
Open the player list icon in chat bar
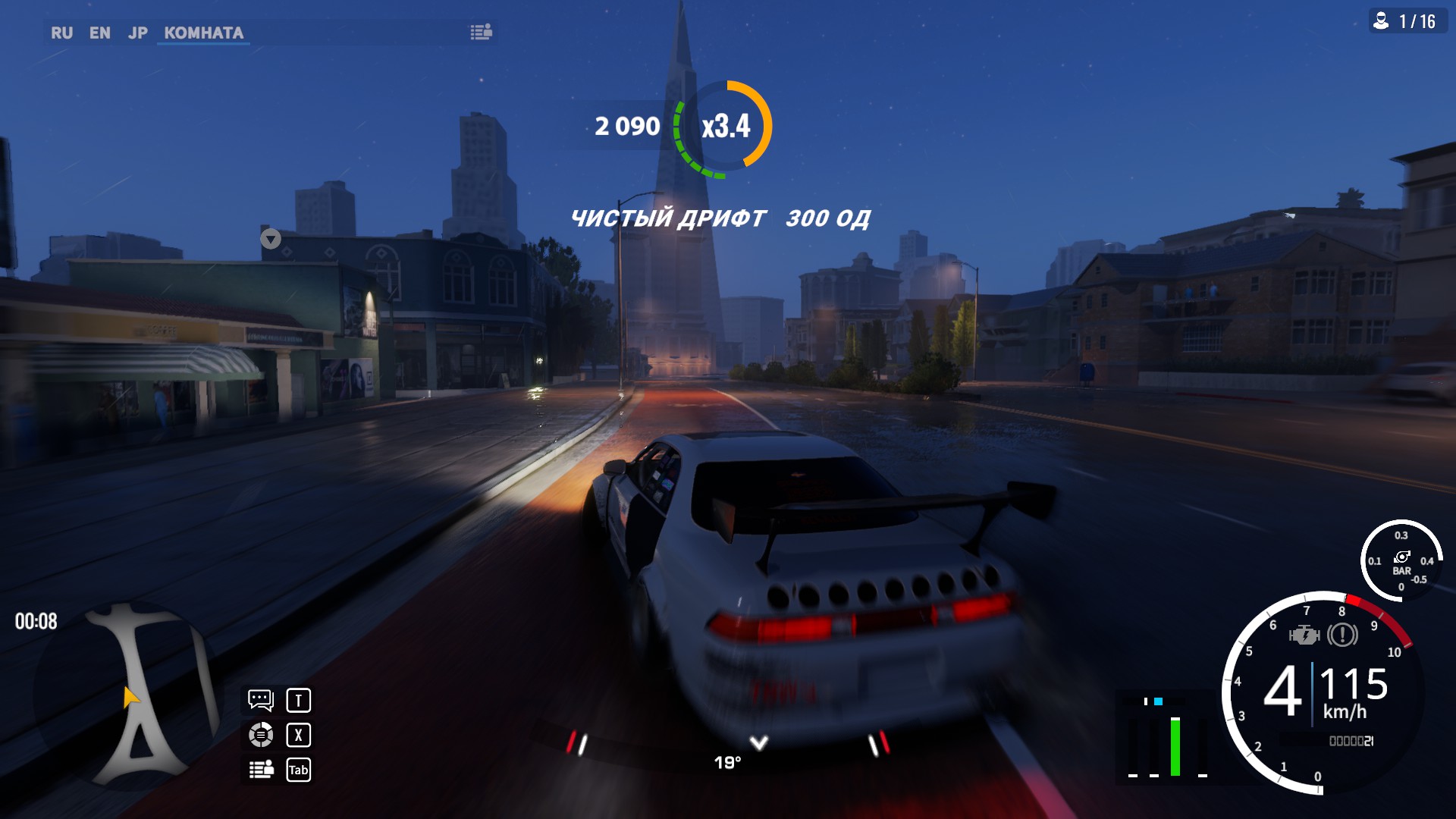point(481,32)
